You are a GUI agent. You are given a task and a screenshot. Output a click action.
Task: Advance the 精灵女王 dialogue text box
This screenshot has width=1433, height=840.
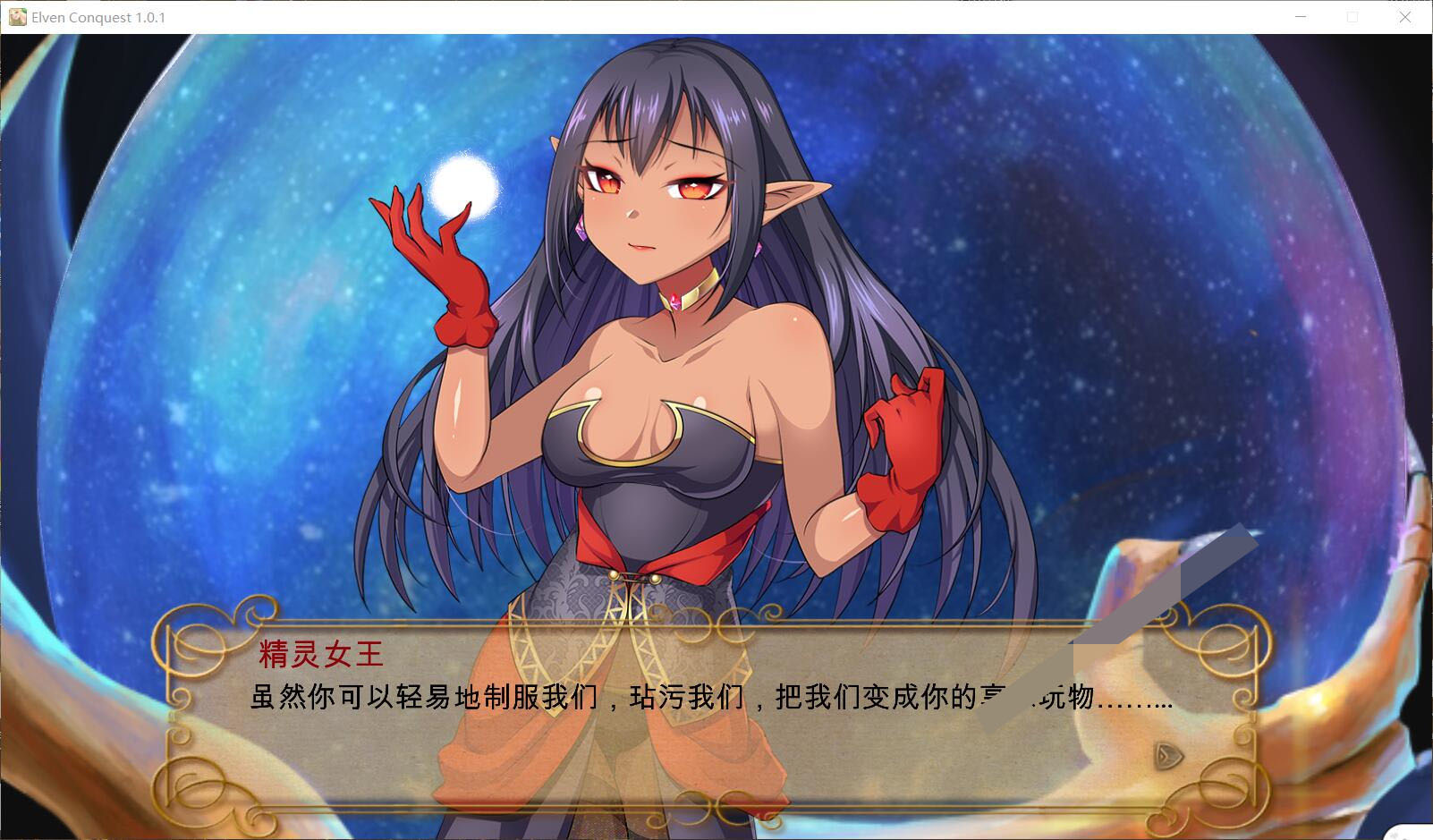tap(711, 716)
